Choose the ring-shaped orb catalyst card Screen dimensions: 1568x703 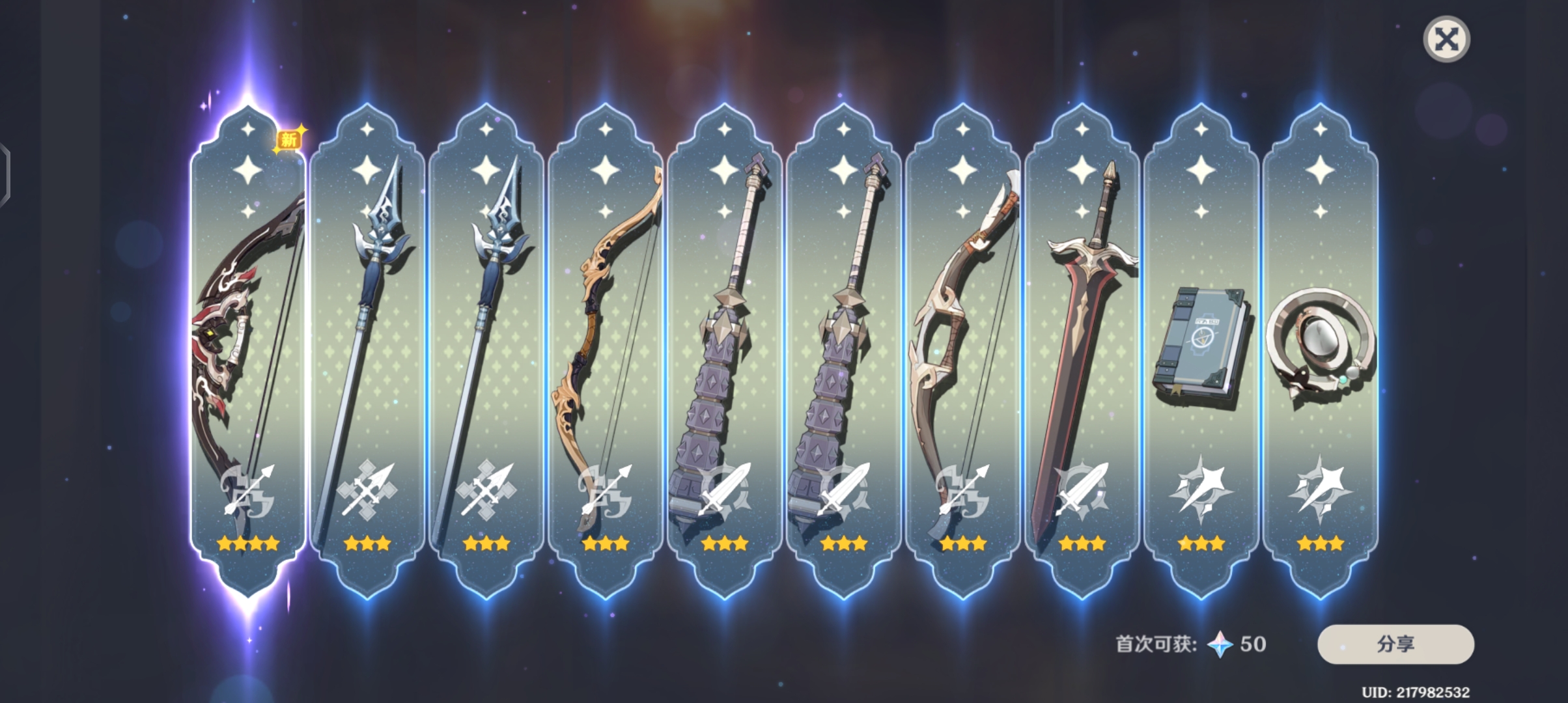(1320, 351)
